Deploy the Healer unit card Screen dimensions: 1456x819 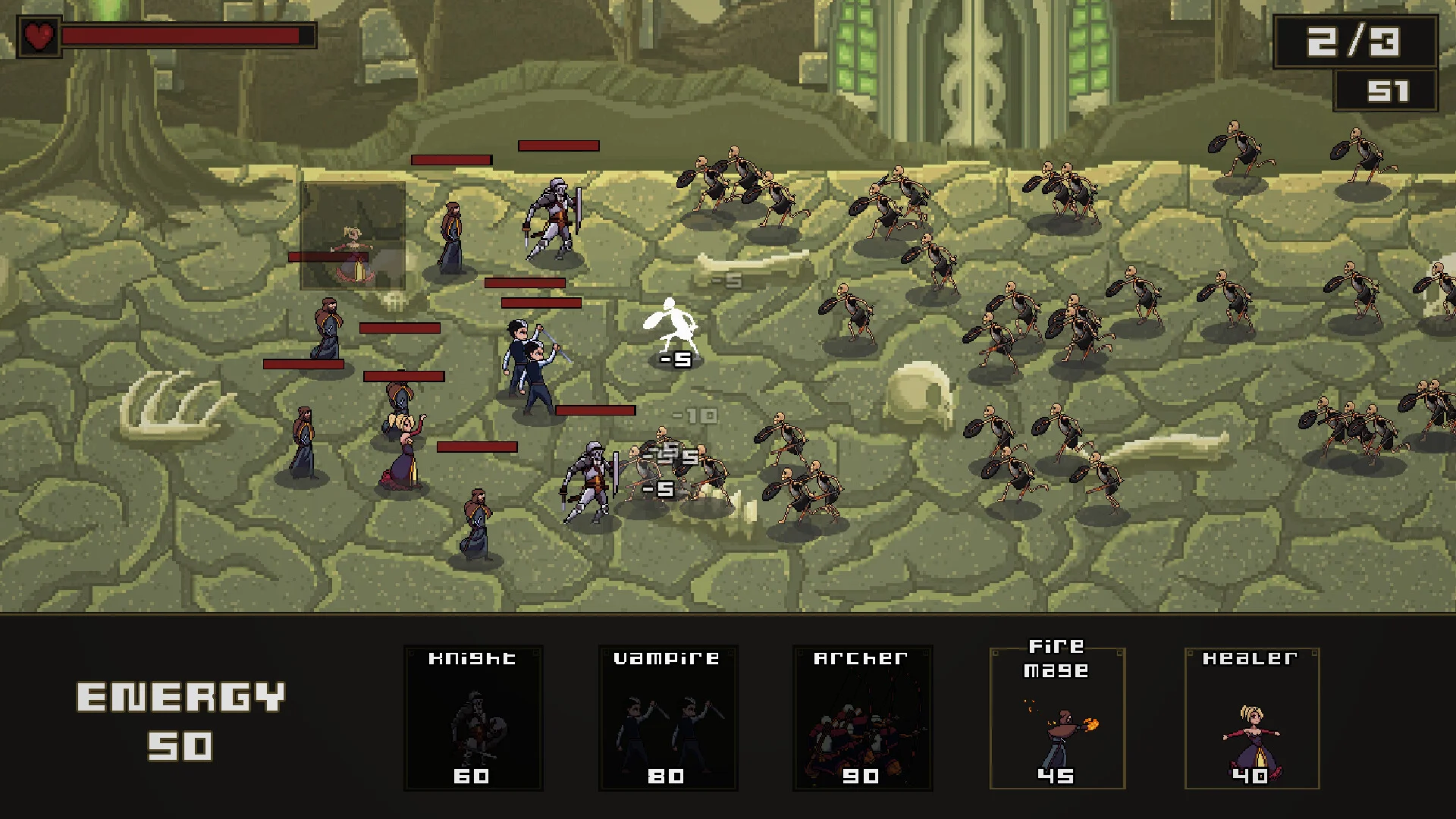(x=1252, y=717)
